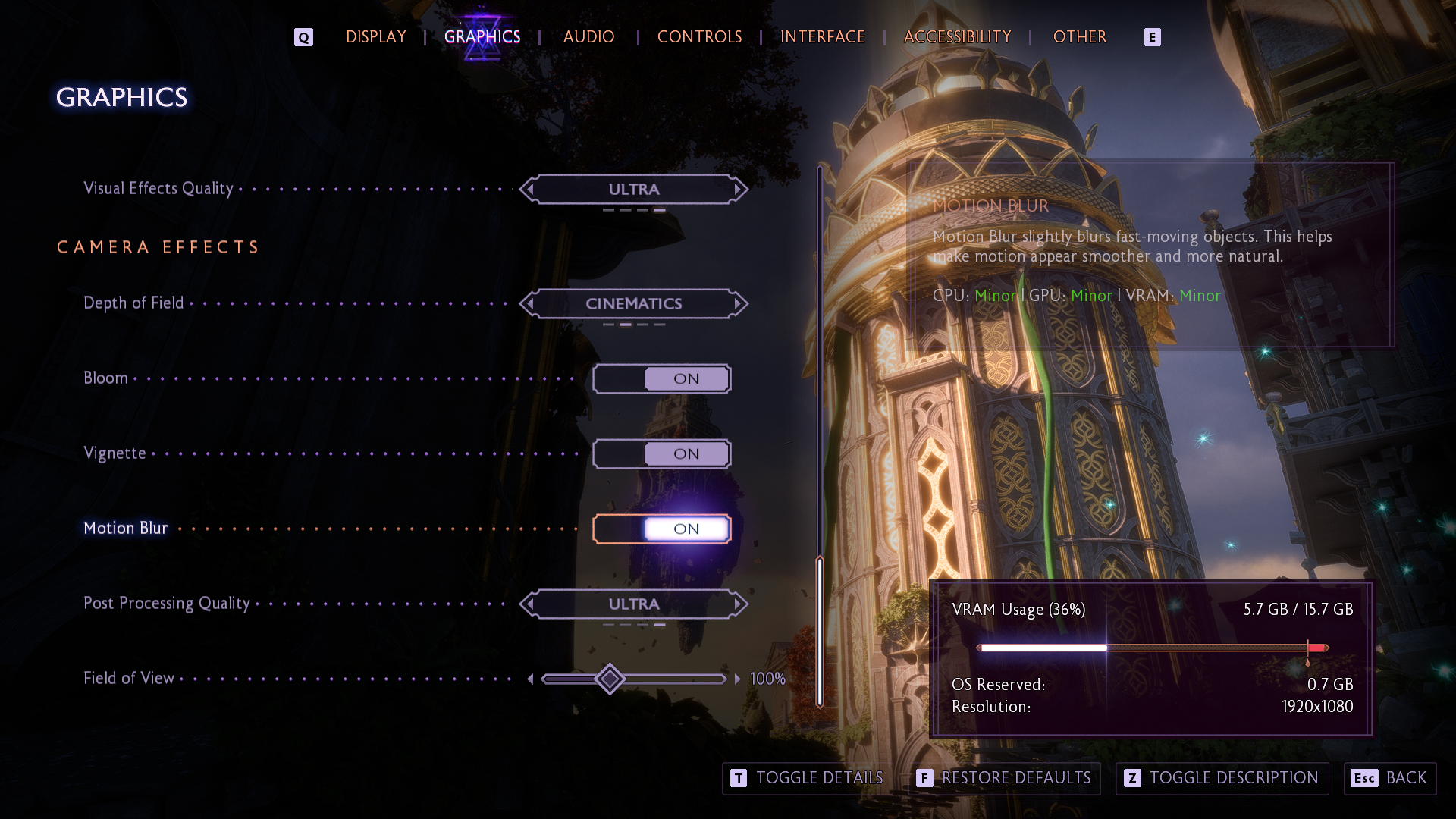1456x819 pixels.
Task: Choose Restore Defaults
Action: click(1004, 778)
